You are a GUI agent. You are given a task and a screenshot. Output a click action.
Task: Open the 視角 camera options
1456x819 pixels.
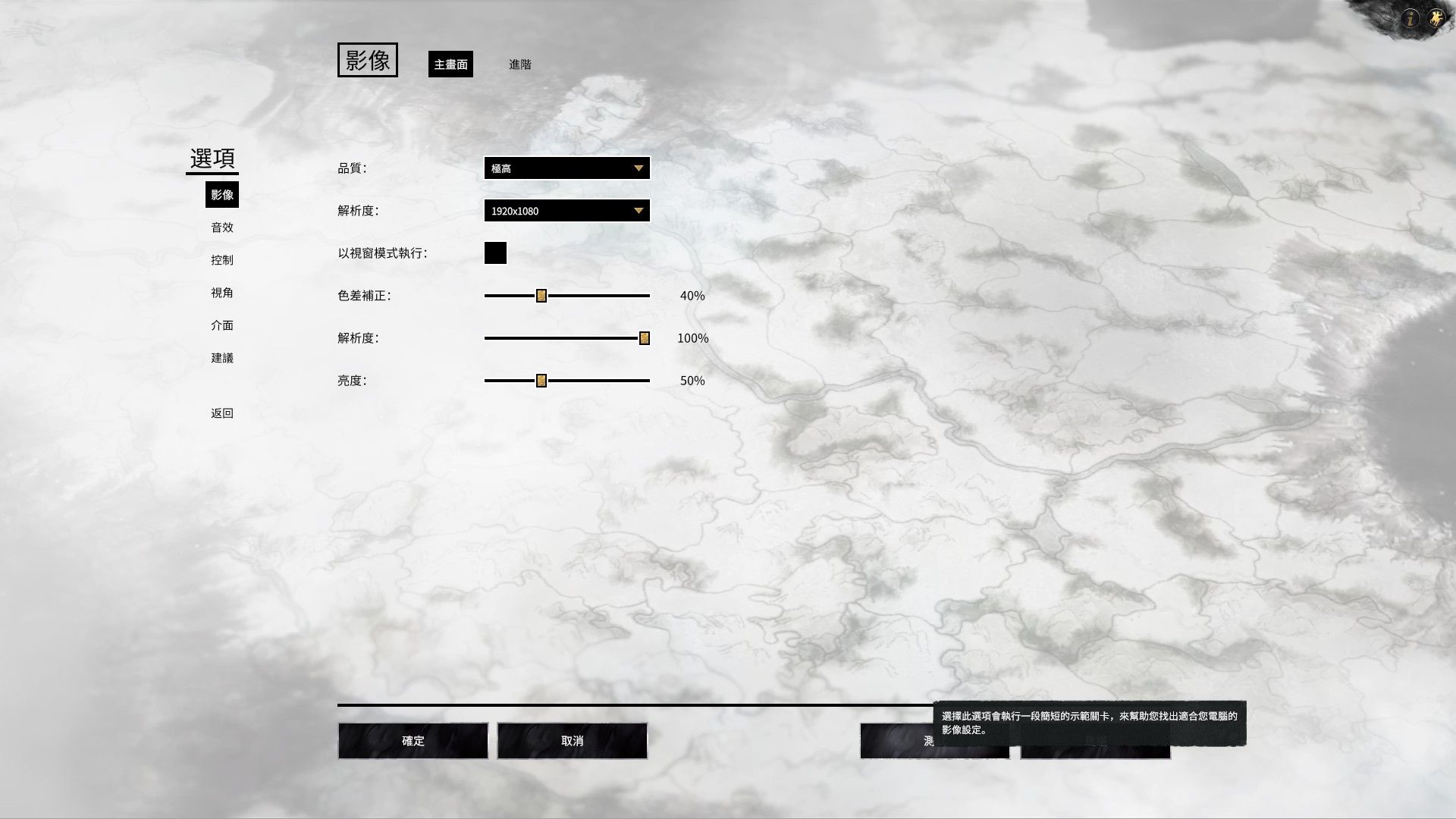pyautogui.click(x=222, y=293)
